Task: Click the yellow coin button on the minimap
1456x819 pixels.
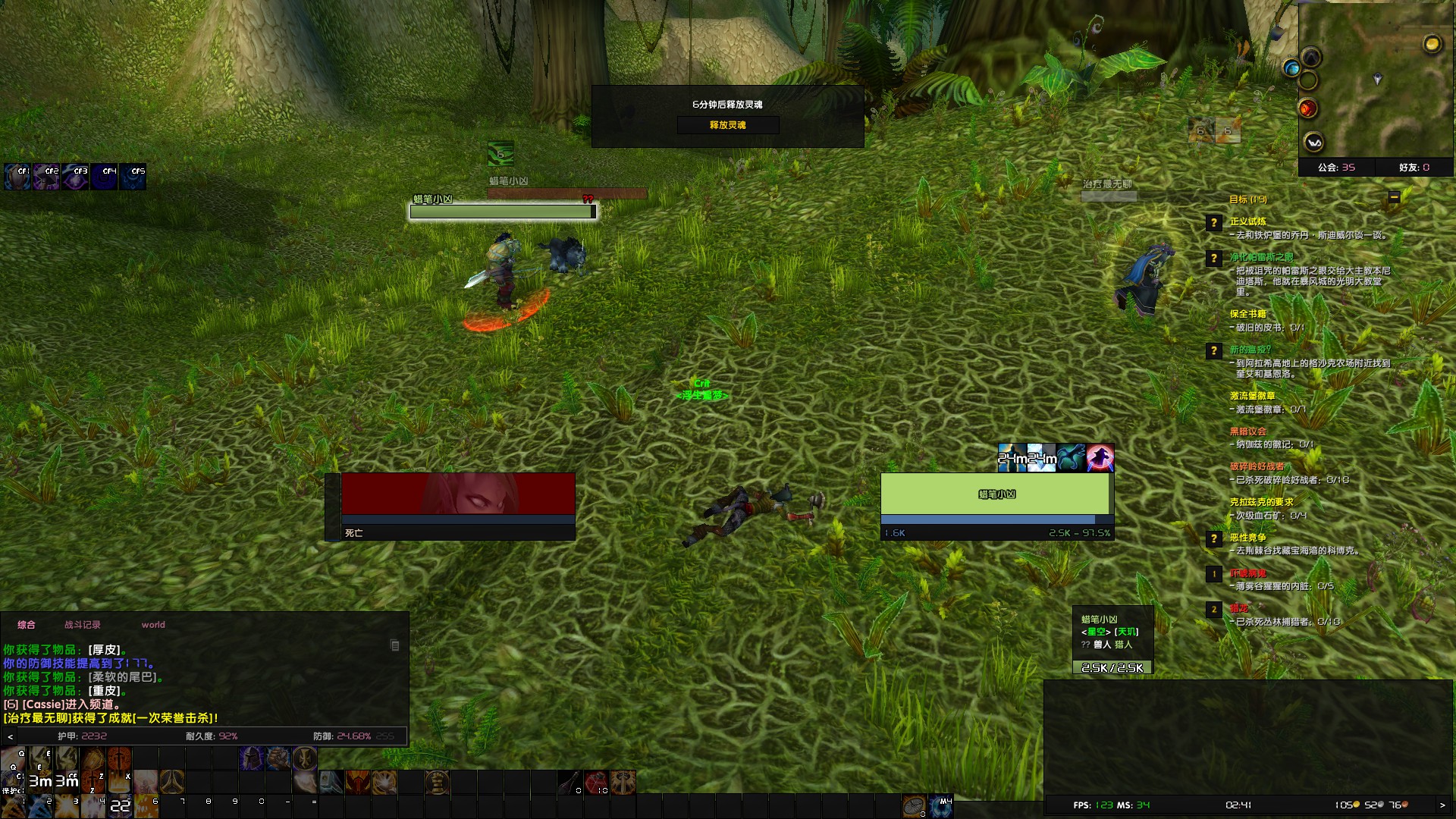Action: tap(1432, 44)
